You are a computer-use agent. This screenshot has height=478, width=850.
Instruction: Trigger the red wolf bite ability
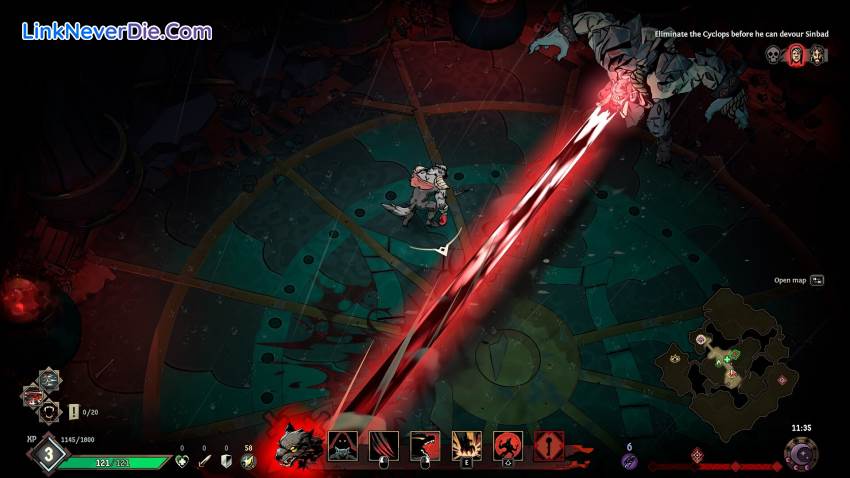[x=426, y=445]
